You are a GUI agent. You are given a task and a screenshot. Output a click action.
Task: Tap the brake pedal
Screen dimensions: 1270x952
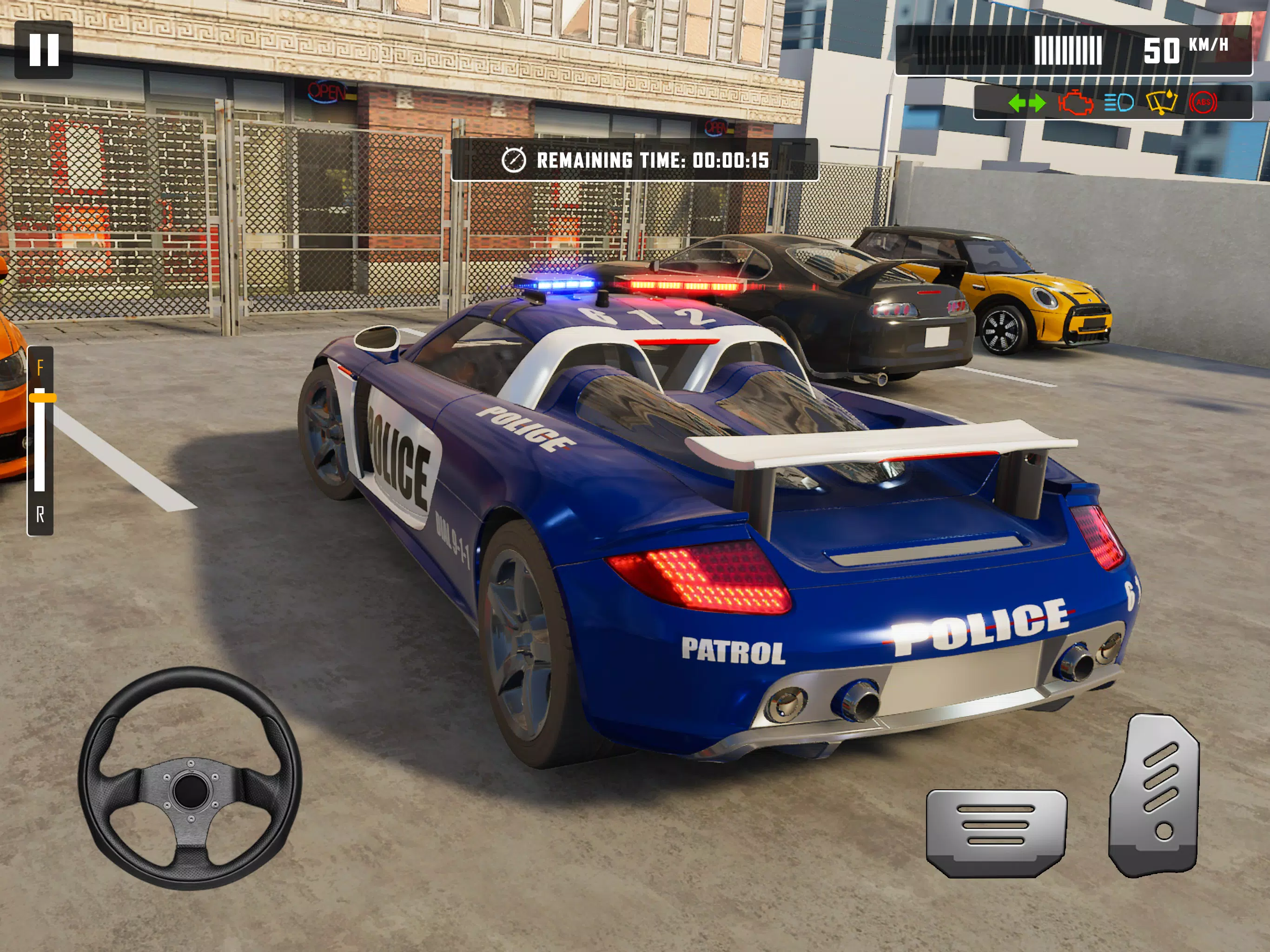click(x=996, y=832)
